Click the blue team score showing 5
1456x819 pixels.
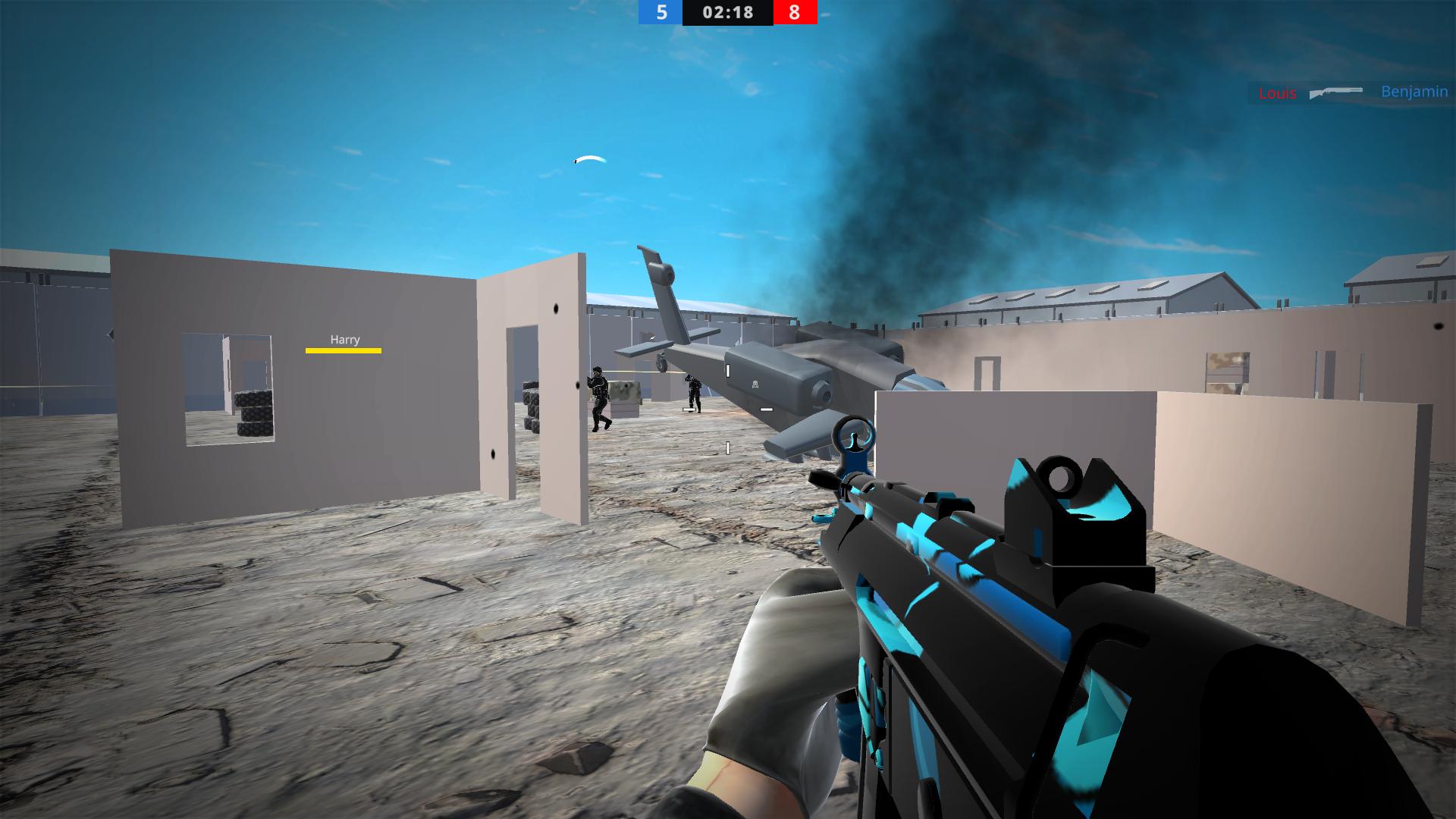[661, 12]
